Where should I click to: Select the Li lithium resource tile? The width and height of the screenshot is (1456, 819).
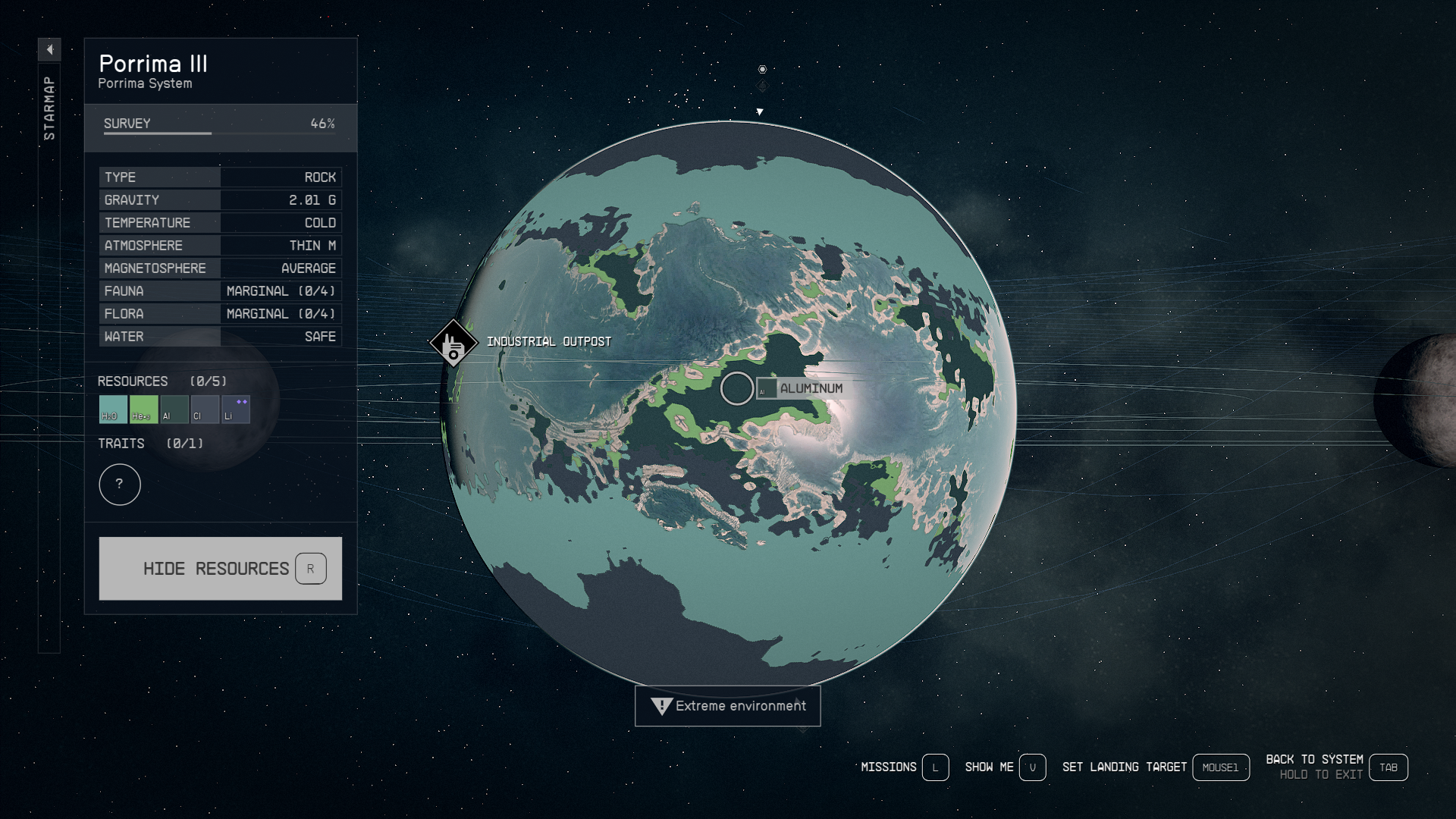pos(235,409)
